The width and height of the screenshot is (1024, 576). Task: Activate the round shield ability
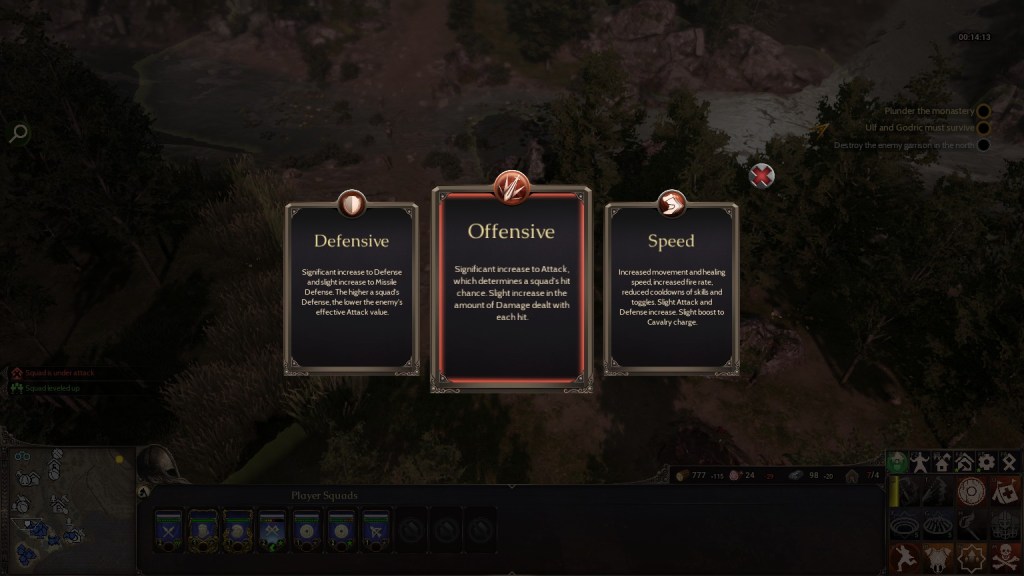click(x=970, y=491)
